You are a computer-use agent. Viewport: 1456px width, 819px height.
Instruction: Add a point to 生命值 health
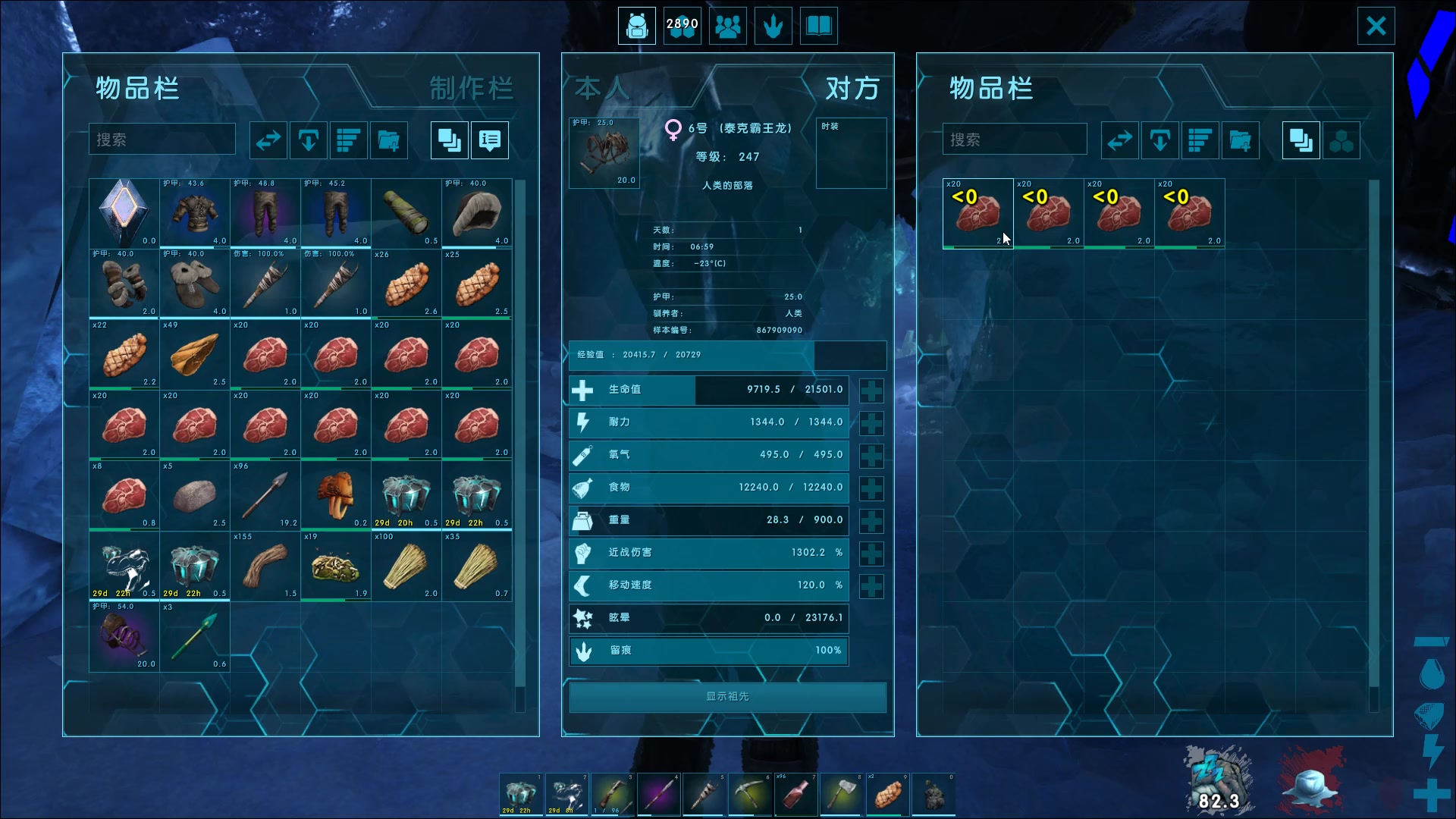click(x=871, y=391)
